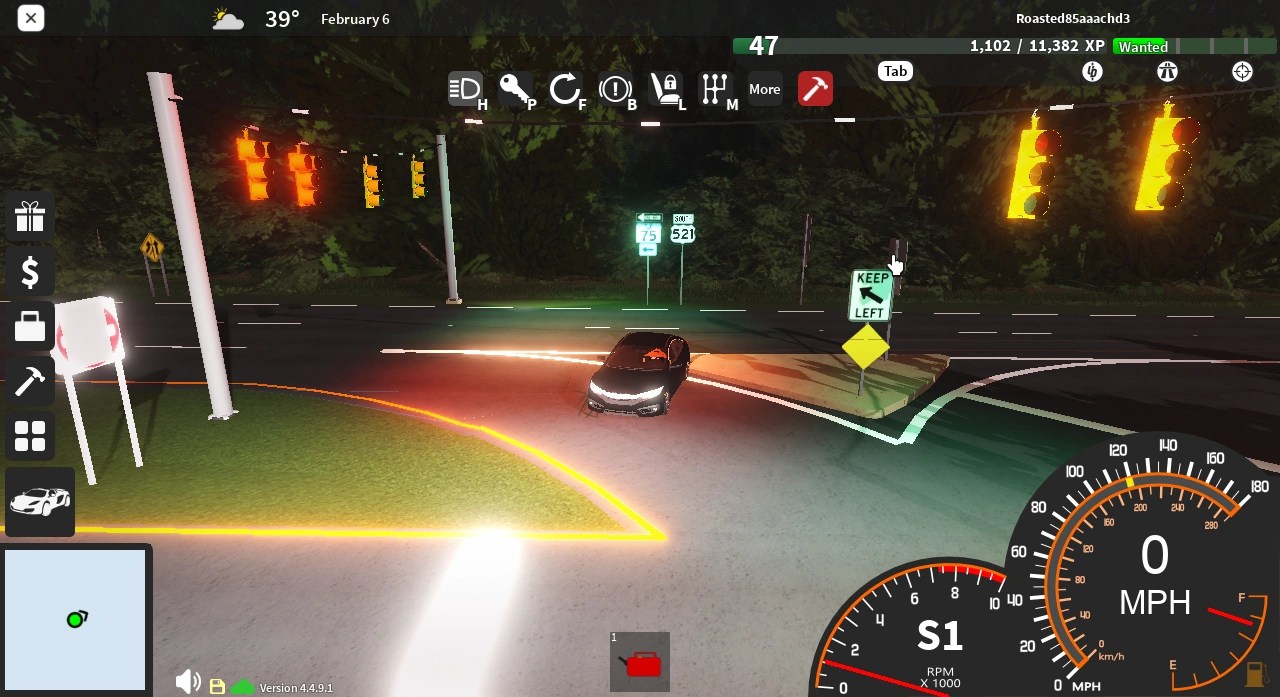Viewport: 1280px width, 697px height.
Task: Click the highway road icon
Action: click(1167, 71)
